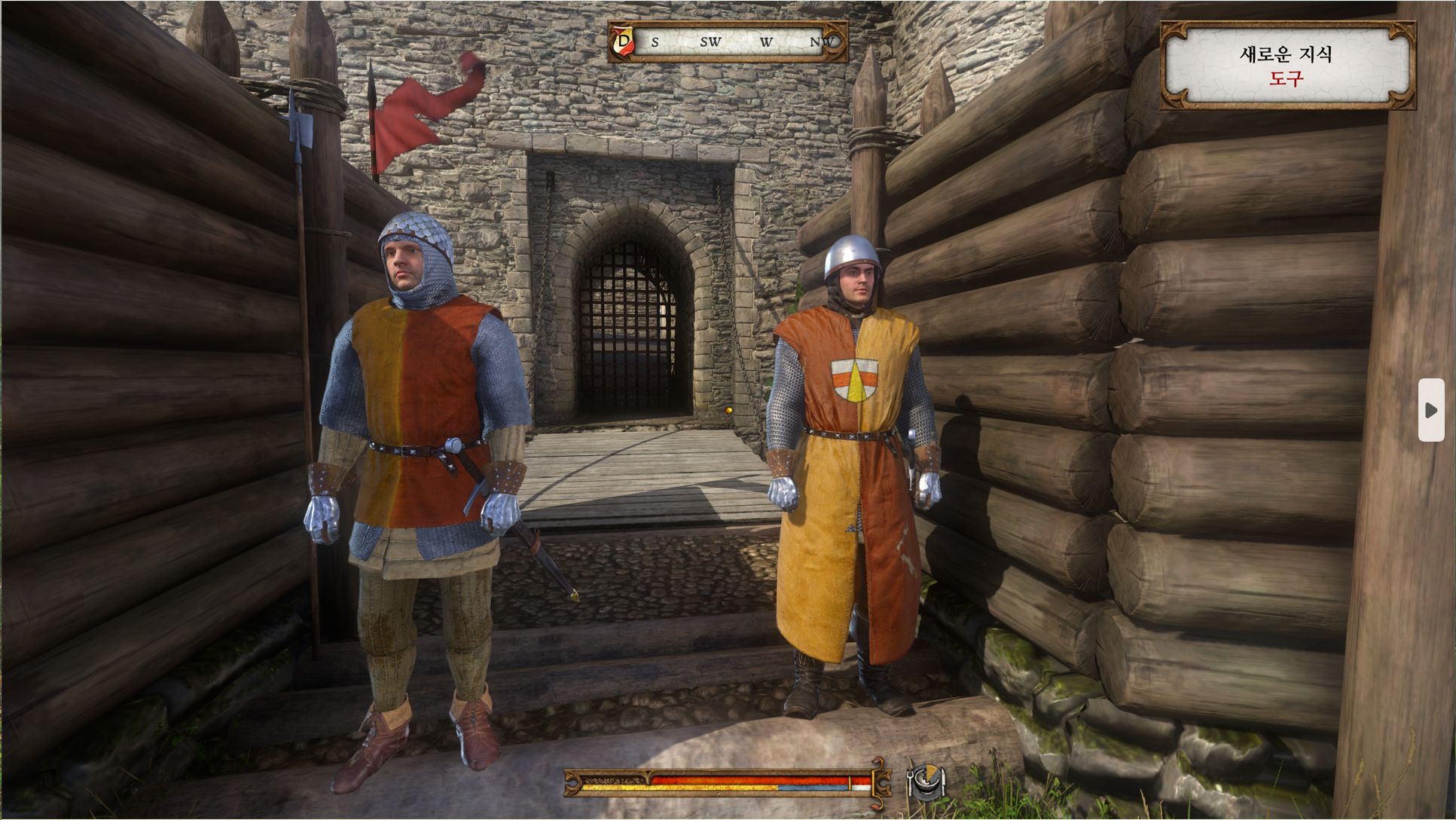Screen dimensions: 1456x820
Task: Click the compass bar
Action: pos(728,41)
